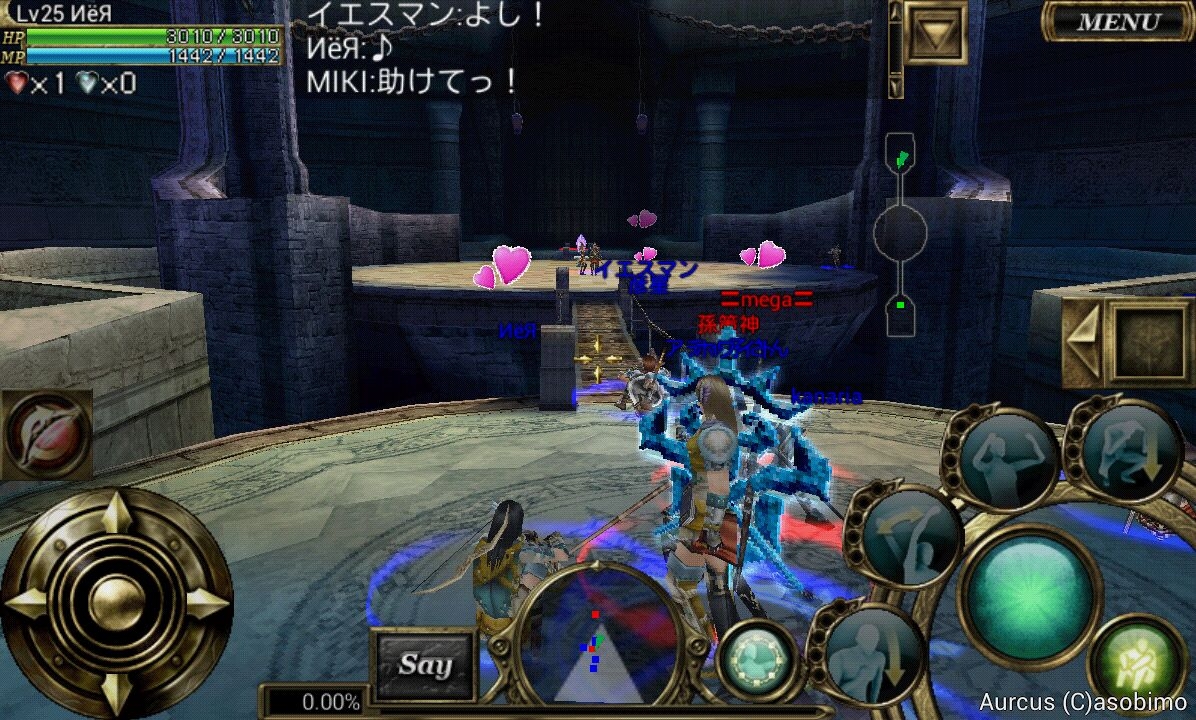
Task: Open the MENU button
Action: pos(1118,21)
